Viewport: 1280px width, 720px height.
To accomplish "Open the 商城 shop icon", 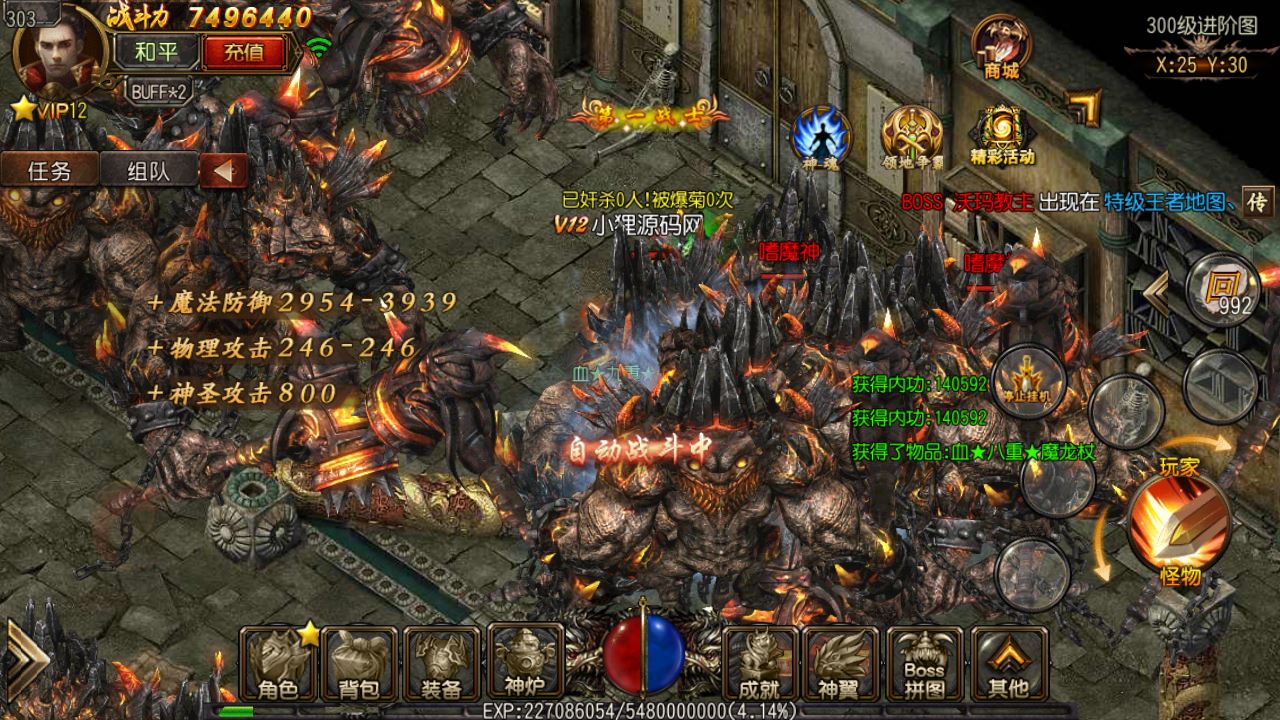I will (1001, 45).
